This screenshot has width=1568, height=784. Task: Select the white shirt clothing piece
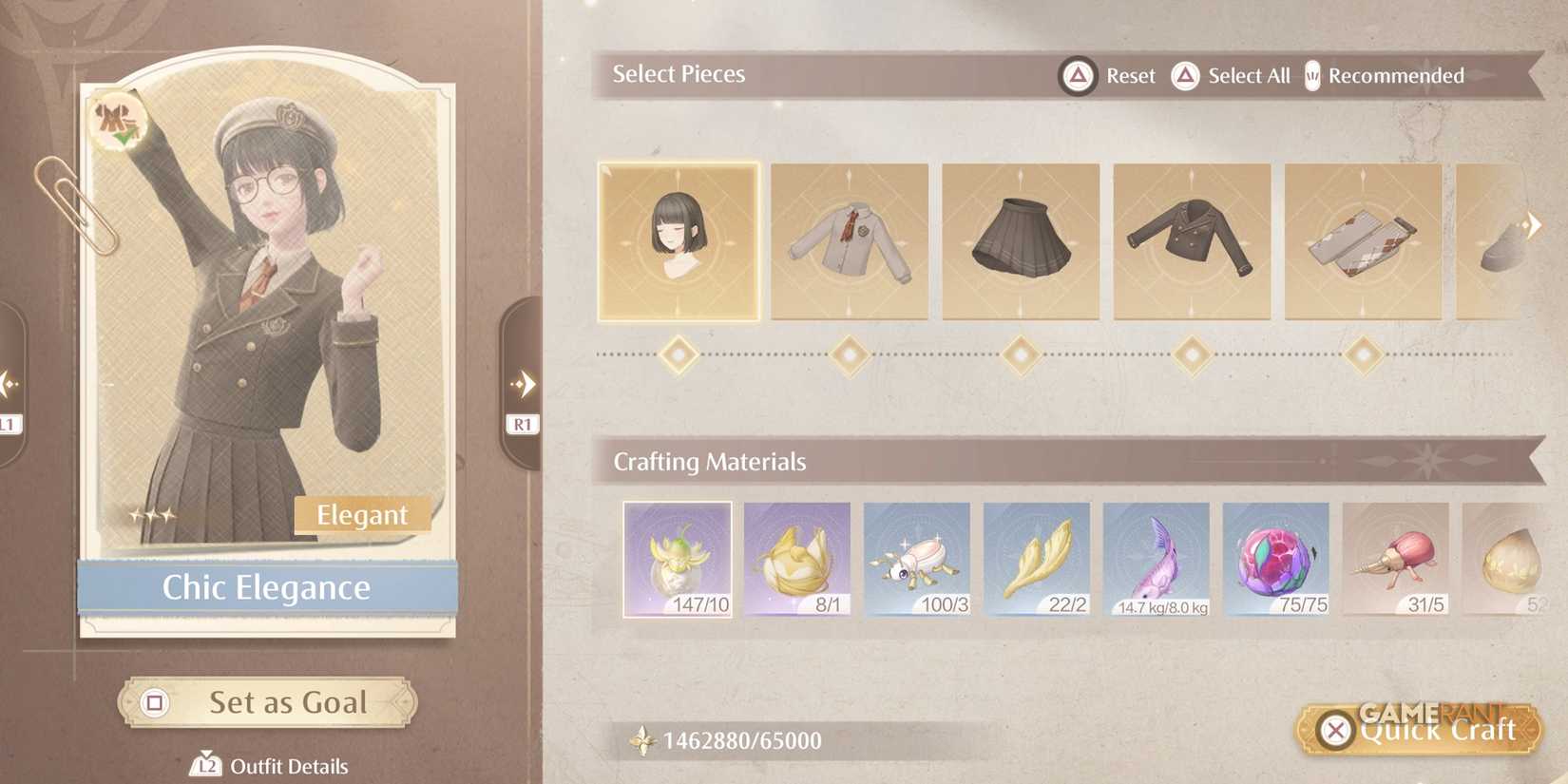850,240
